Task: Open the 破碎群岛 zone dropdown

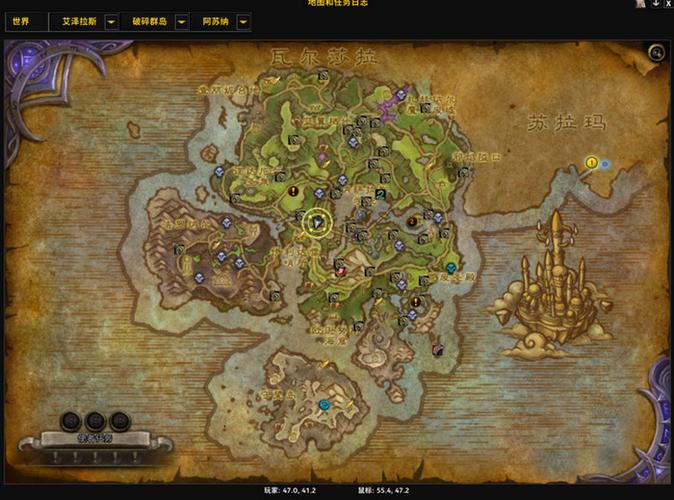Action: click(x=181, y=21)
